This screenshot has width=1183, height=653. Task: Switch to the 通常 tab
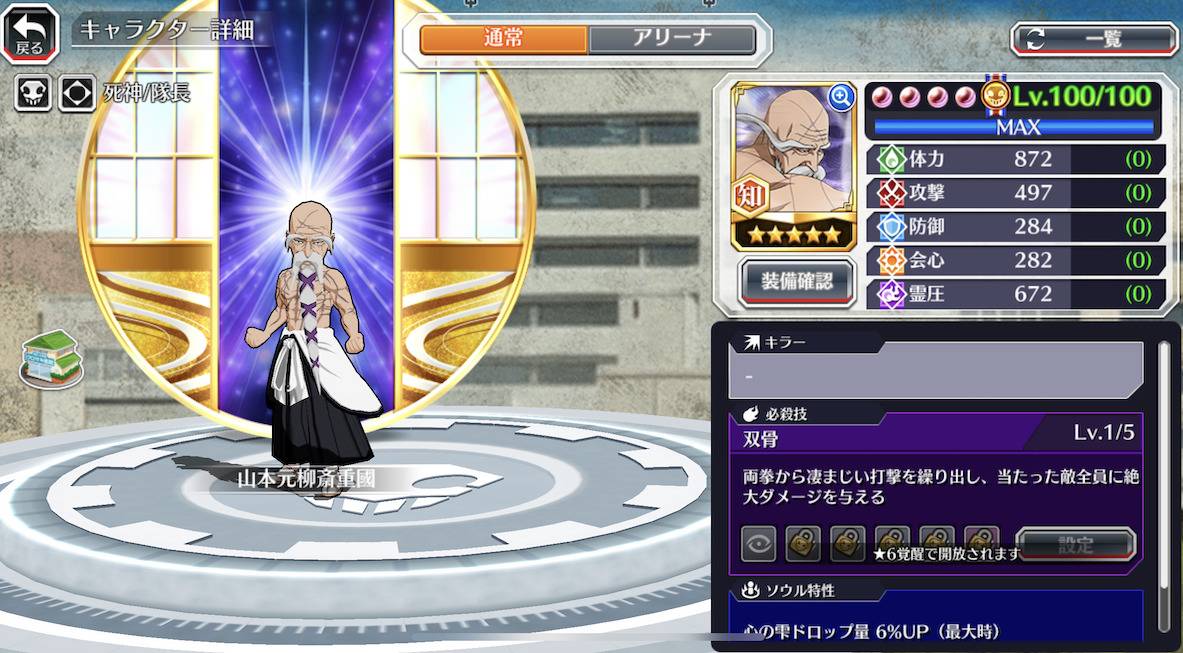[503, 39]
